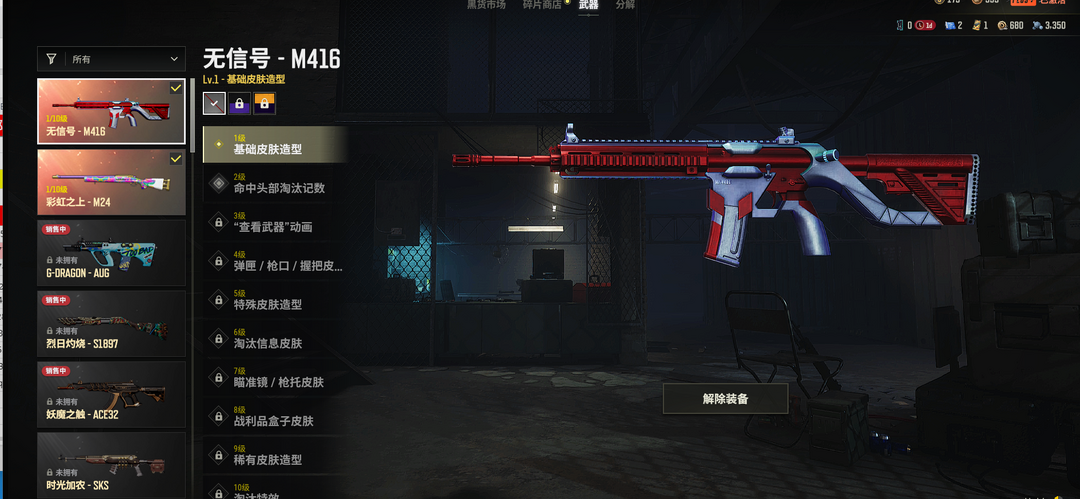
Task: Select level 6 淘汰信息皮肤
Action: 275,340
